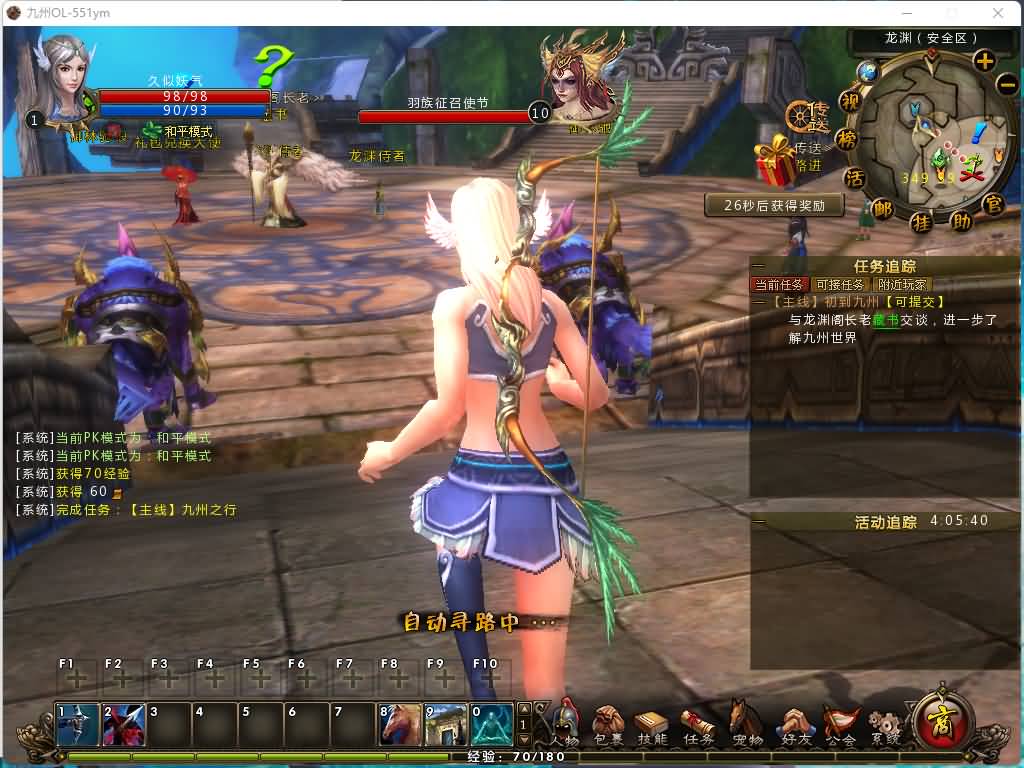1024x768 pixels.
Task: Switch to the 附近玩家 nearby players tab
Action: coord(902,285)
